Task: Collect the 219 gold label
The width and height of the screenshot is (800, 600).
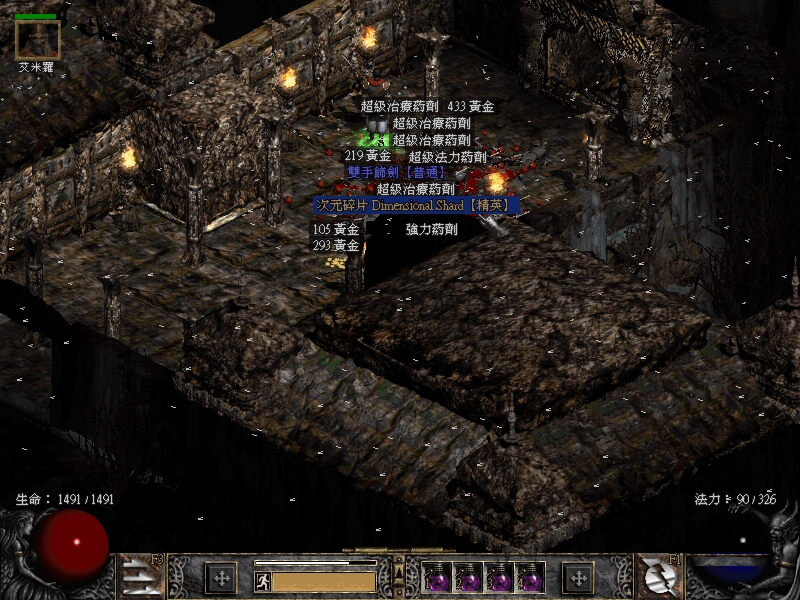Action: [x=367, y=156]
